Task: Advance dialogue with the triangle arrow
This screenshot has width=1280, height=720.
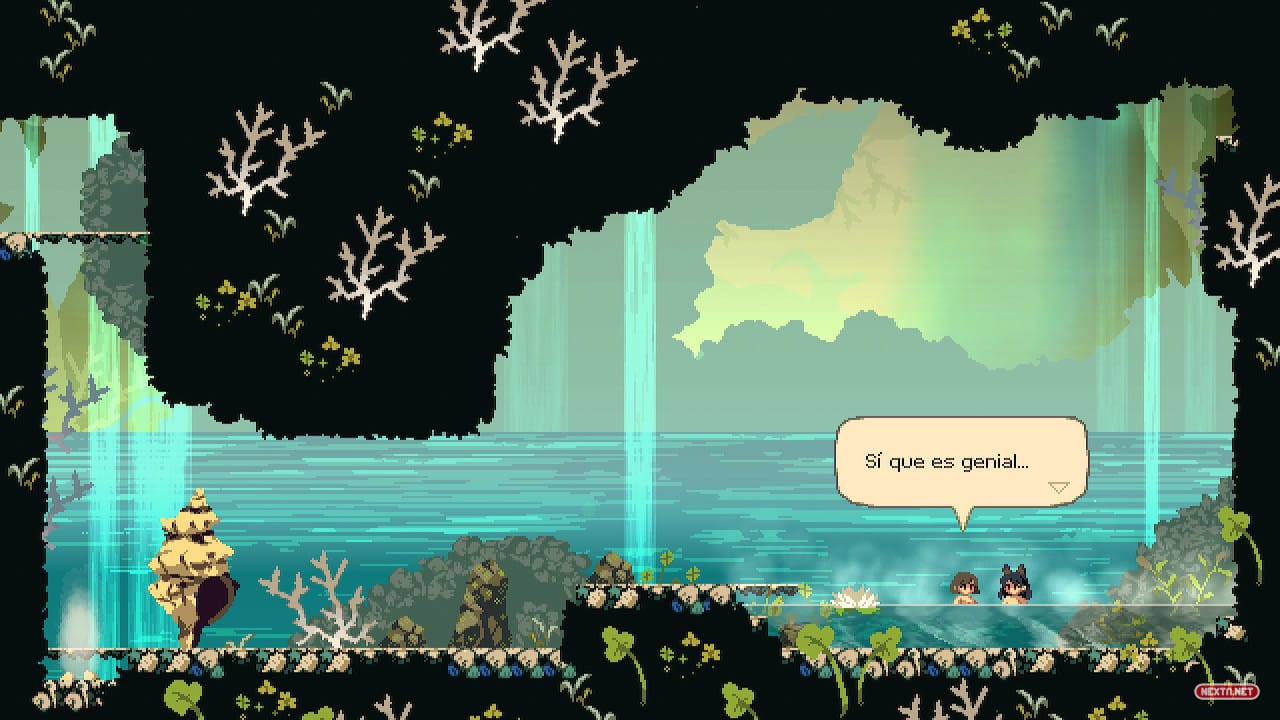Action: (x=1058, y=487)
